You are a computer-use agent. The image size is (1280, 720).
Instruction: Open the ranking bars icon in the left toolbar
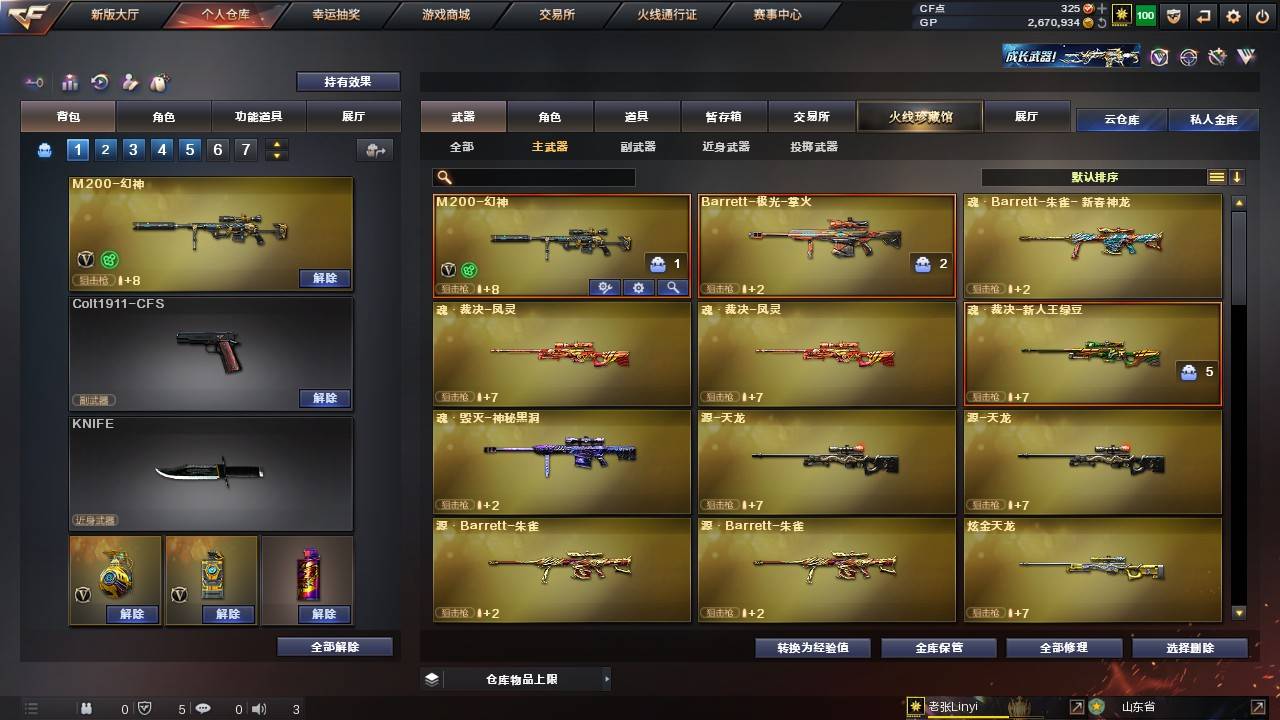70,81
